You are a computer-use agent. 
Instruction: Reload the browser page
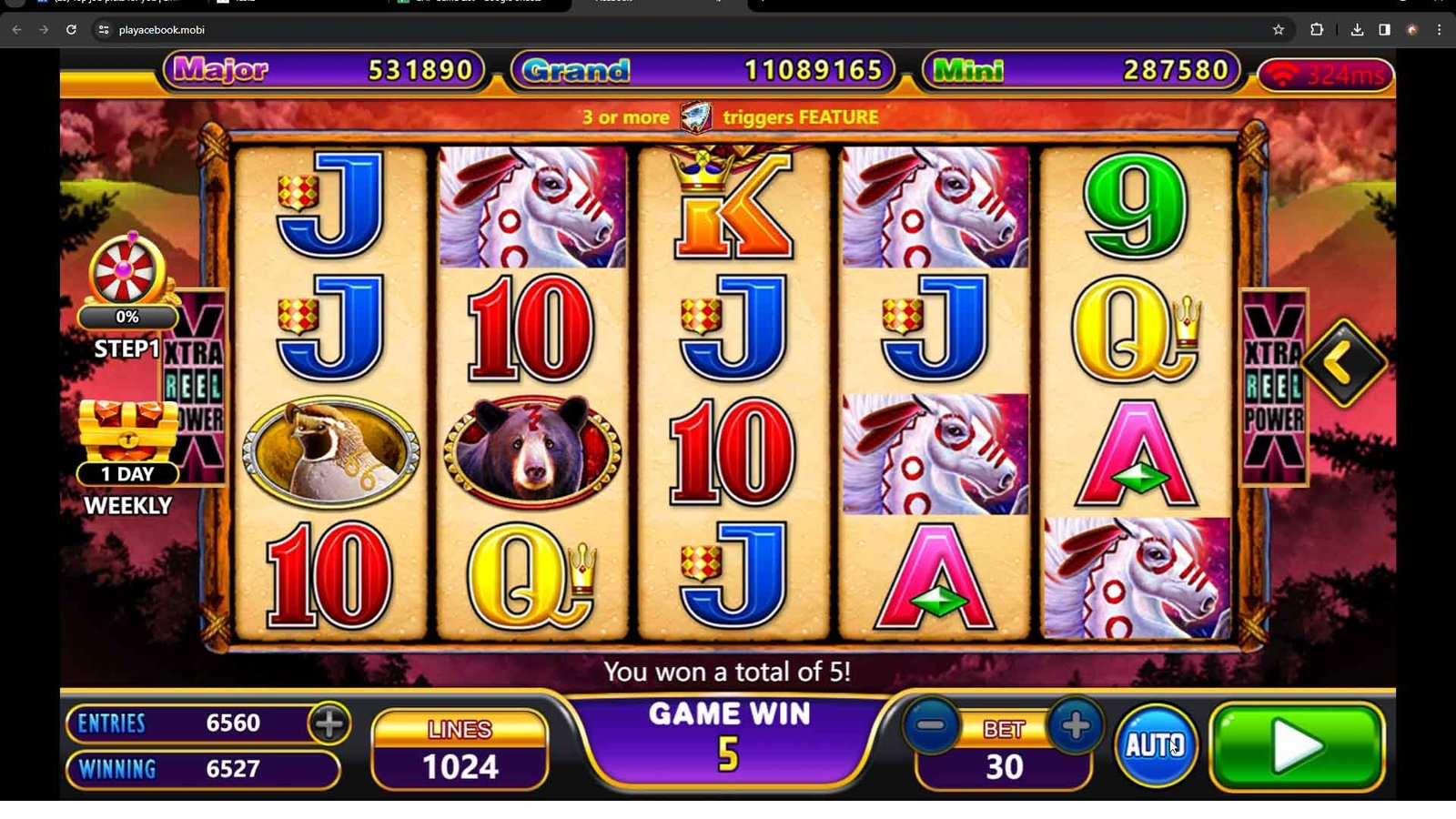tap(71, 30)
